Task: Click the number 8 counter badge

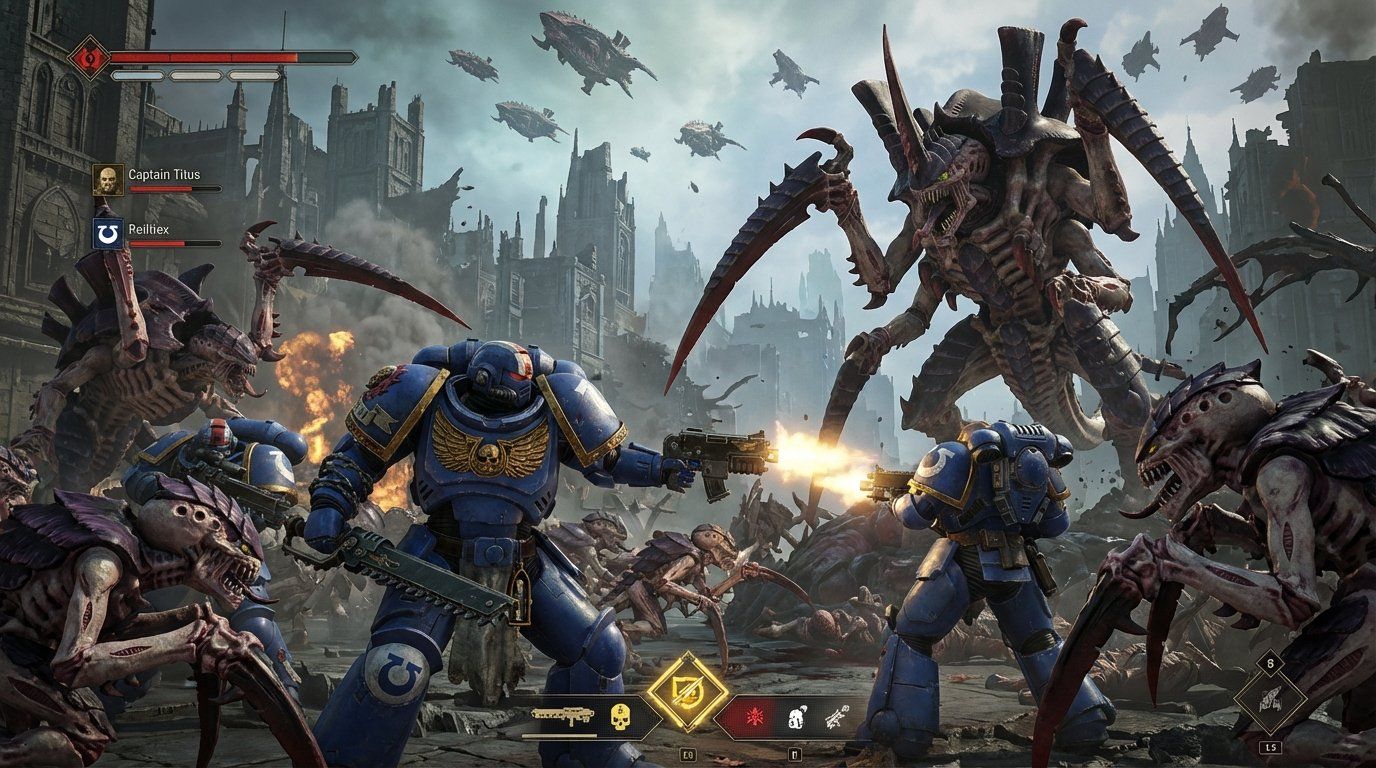Action: click(1270, 663)
